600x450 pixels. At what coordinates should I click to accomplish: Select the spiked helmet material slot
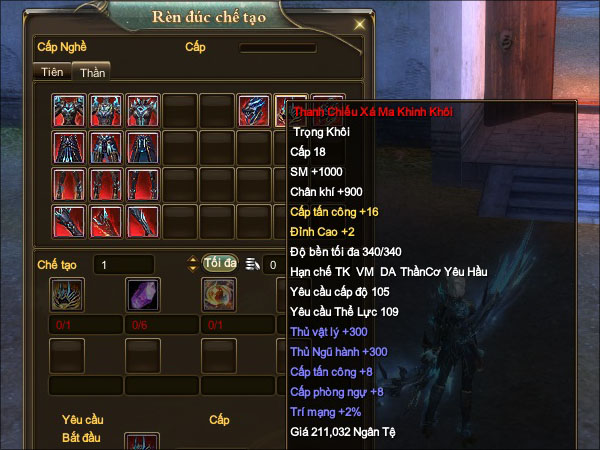tap(66, 294)
